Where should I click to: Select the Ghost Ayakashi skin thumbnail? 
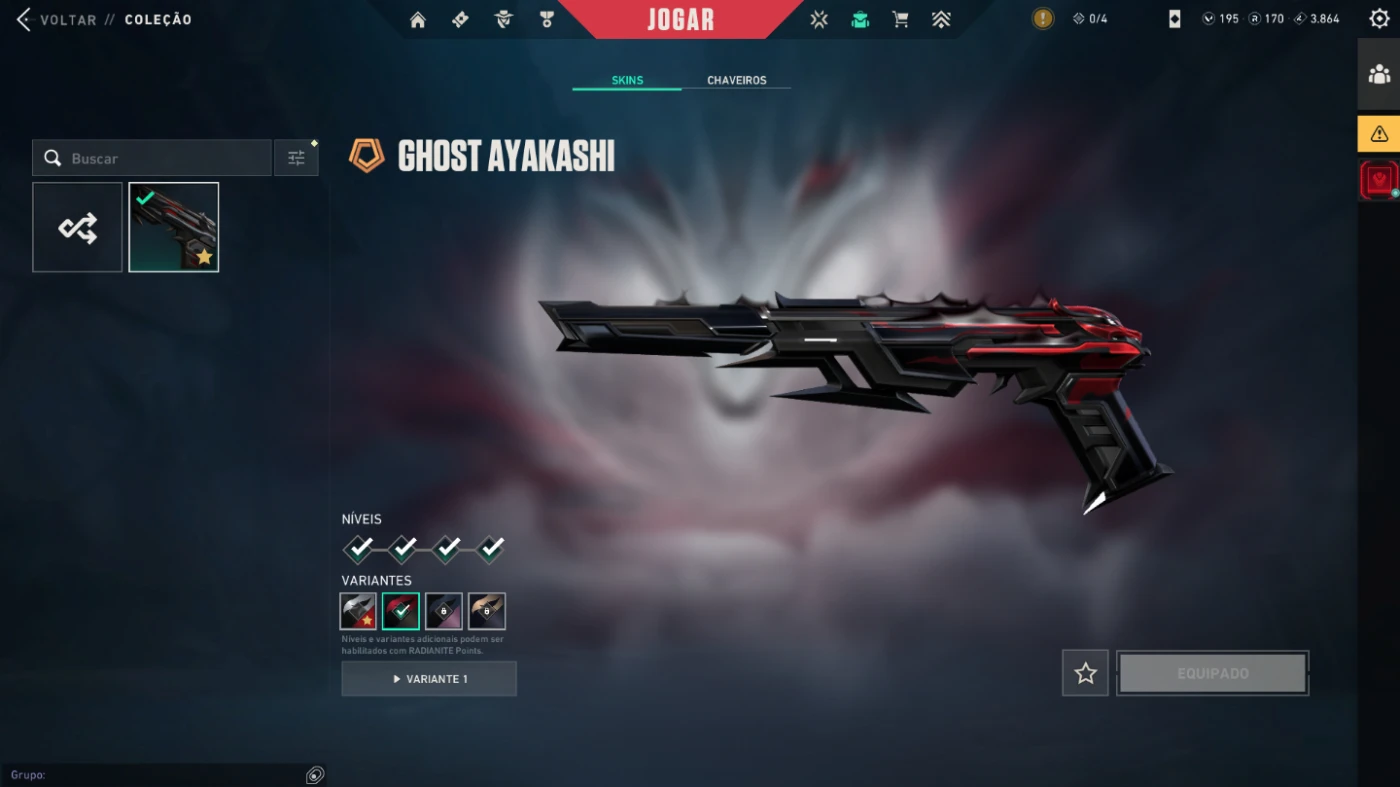tap(174, 227)
